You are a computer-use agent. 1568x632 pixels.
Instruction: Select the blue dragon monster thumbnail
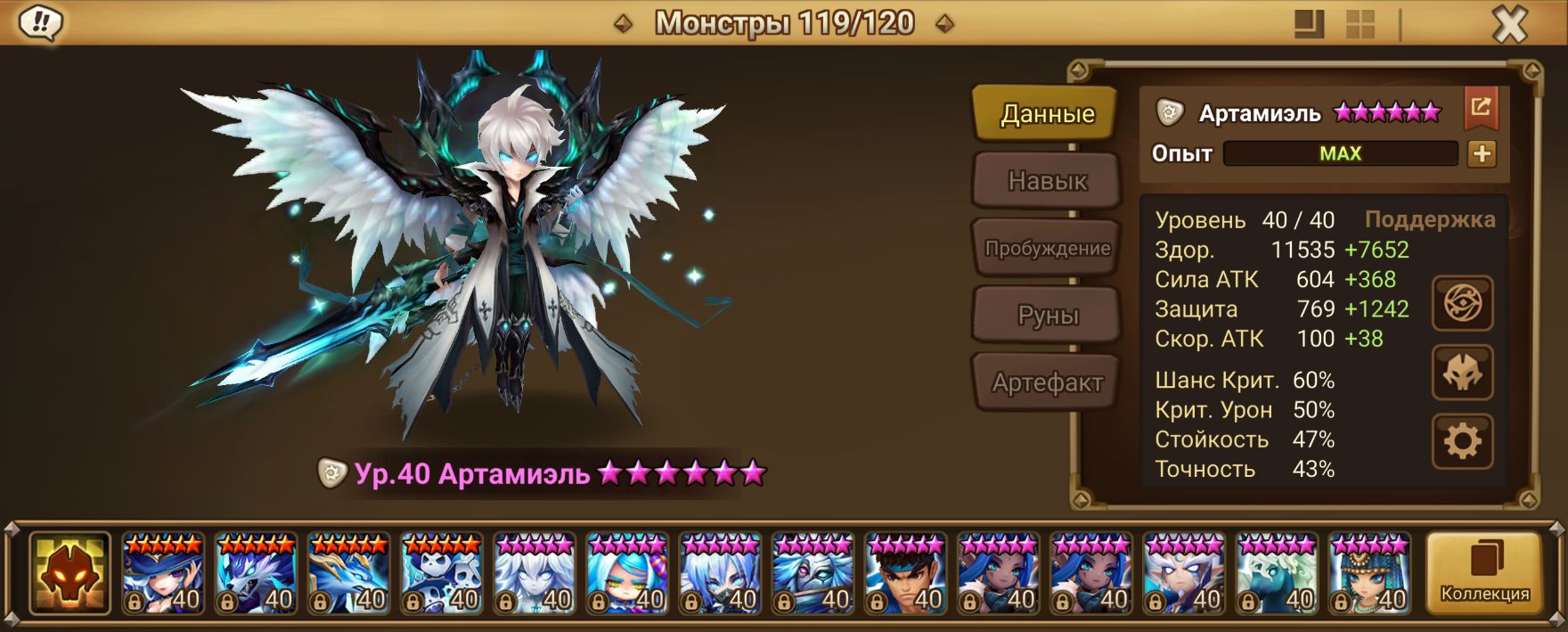[x=347, y=573]
